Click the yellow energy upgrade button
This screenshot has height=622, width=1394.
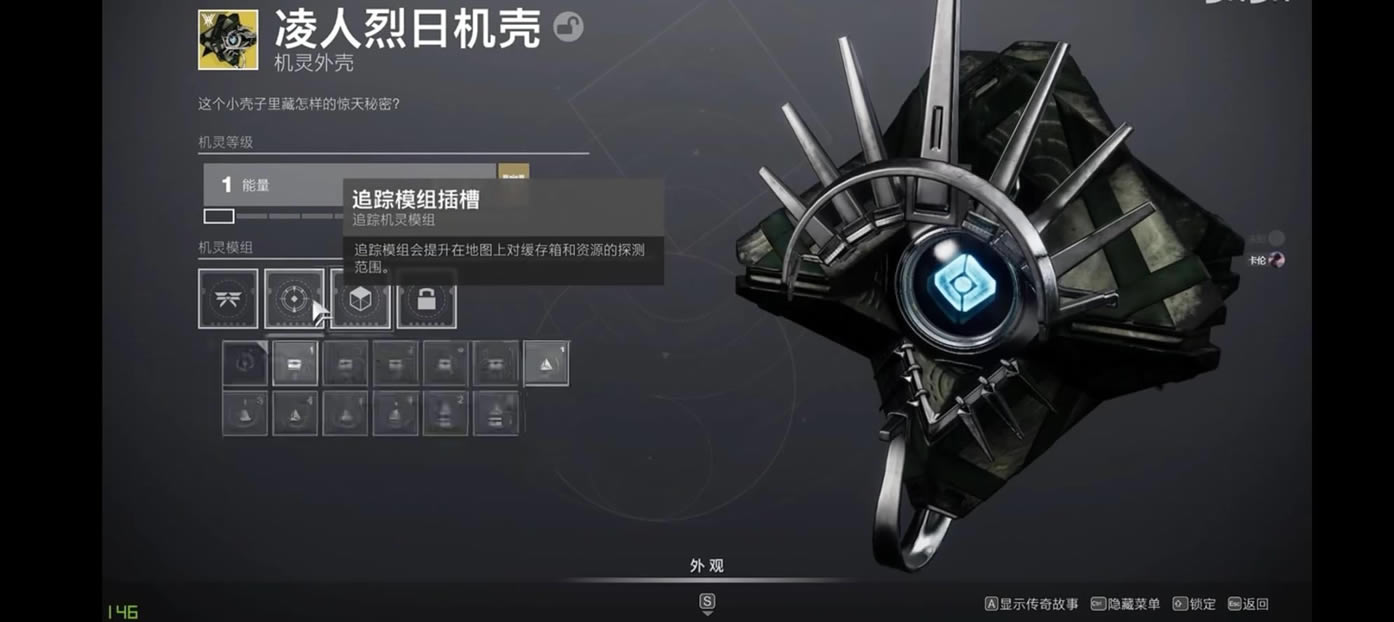(x=513, y=172)
